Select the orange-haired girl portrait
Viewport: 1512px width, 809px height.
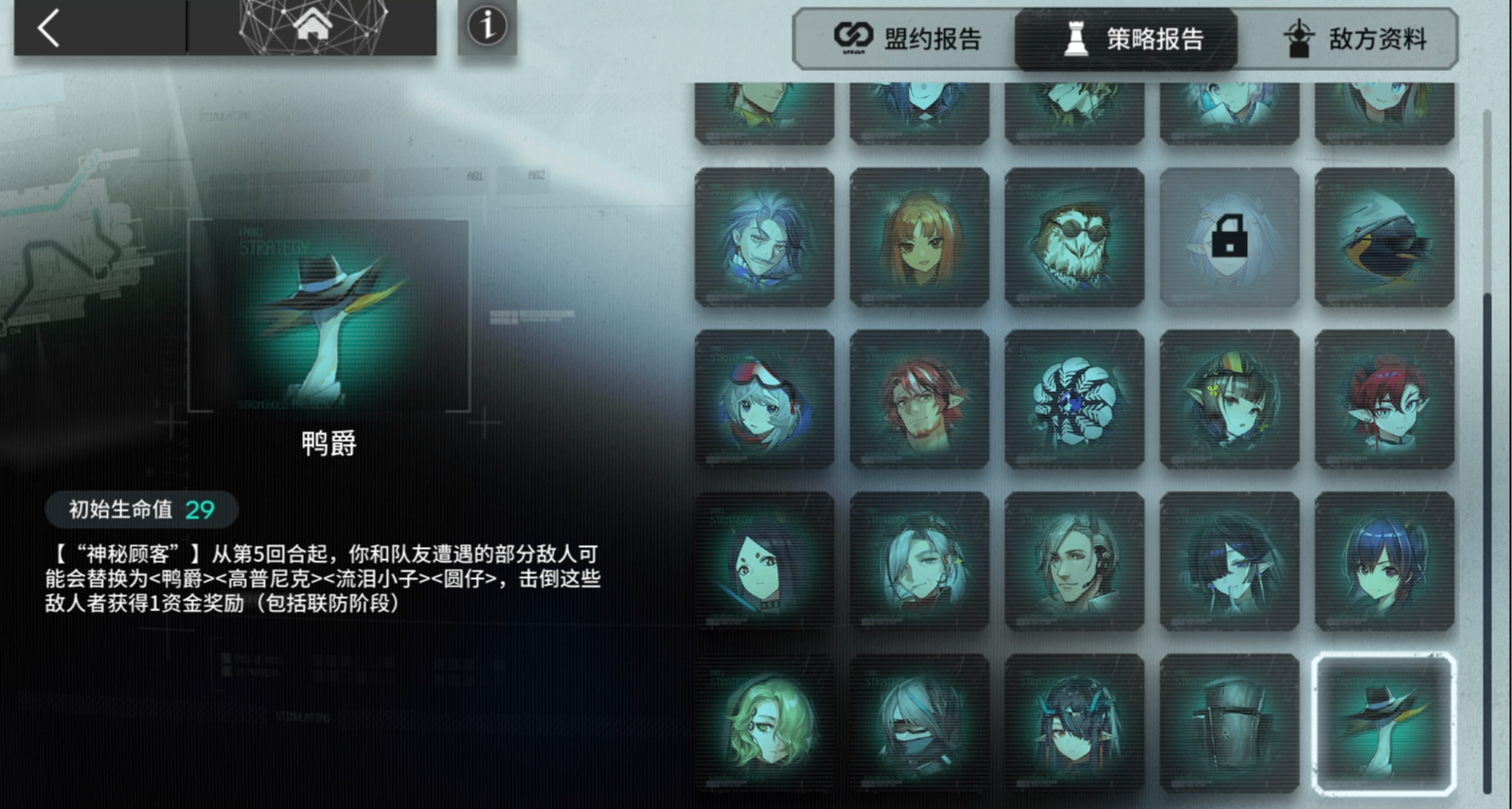tap(918, 237)
